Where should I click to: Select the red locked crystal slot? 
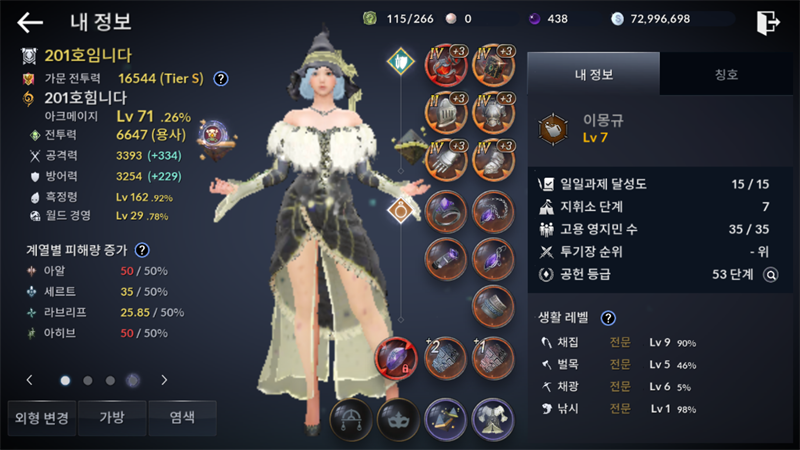(x=394, y=357)
